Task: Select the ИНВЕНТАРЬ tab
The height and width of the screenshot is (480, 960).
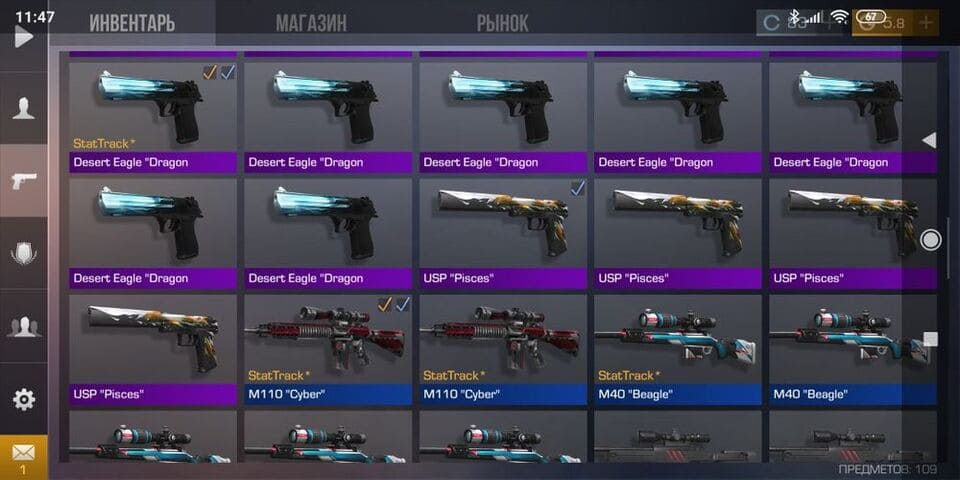Action: (131, 23)
